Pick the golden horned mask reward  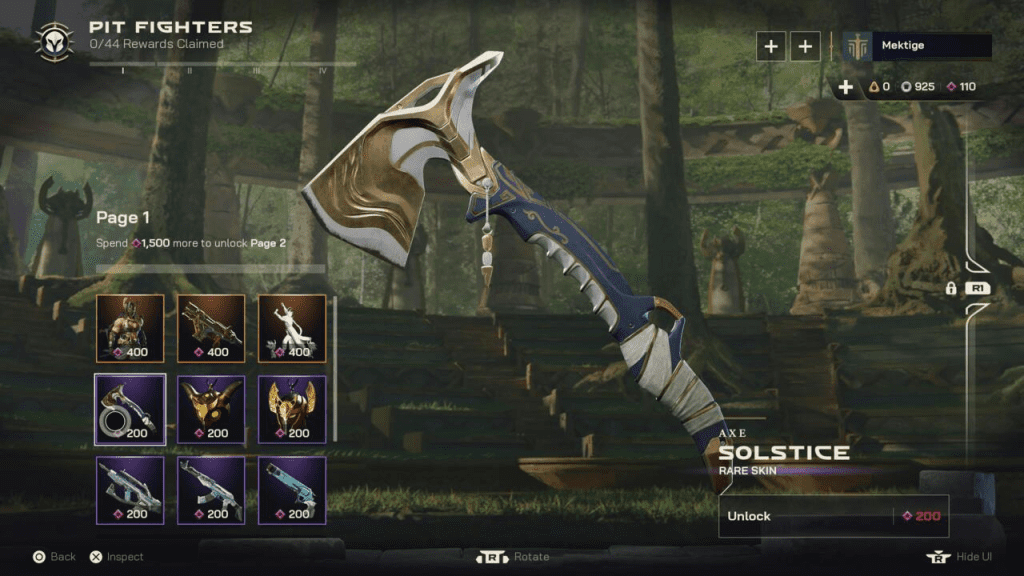pos(211,408)
